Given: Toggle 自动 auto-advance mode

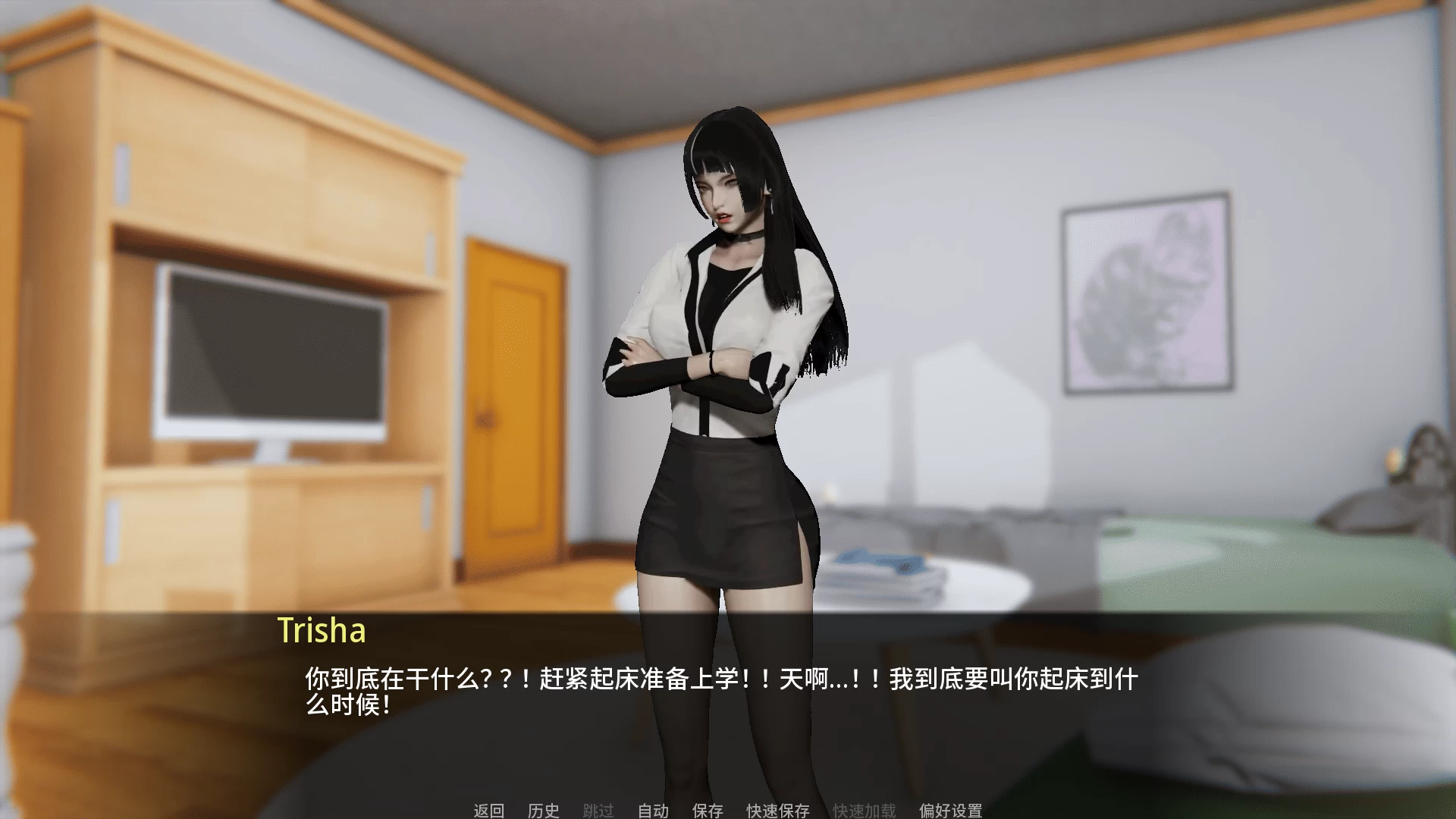Looking at the screenshot, I should click(x=652, y=811).
